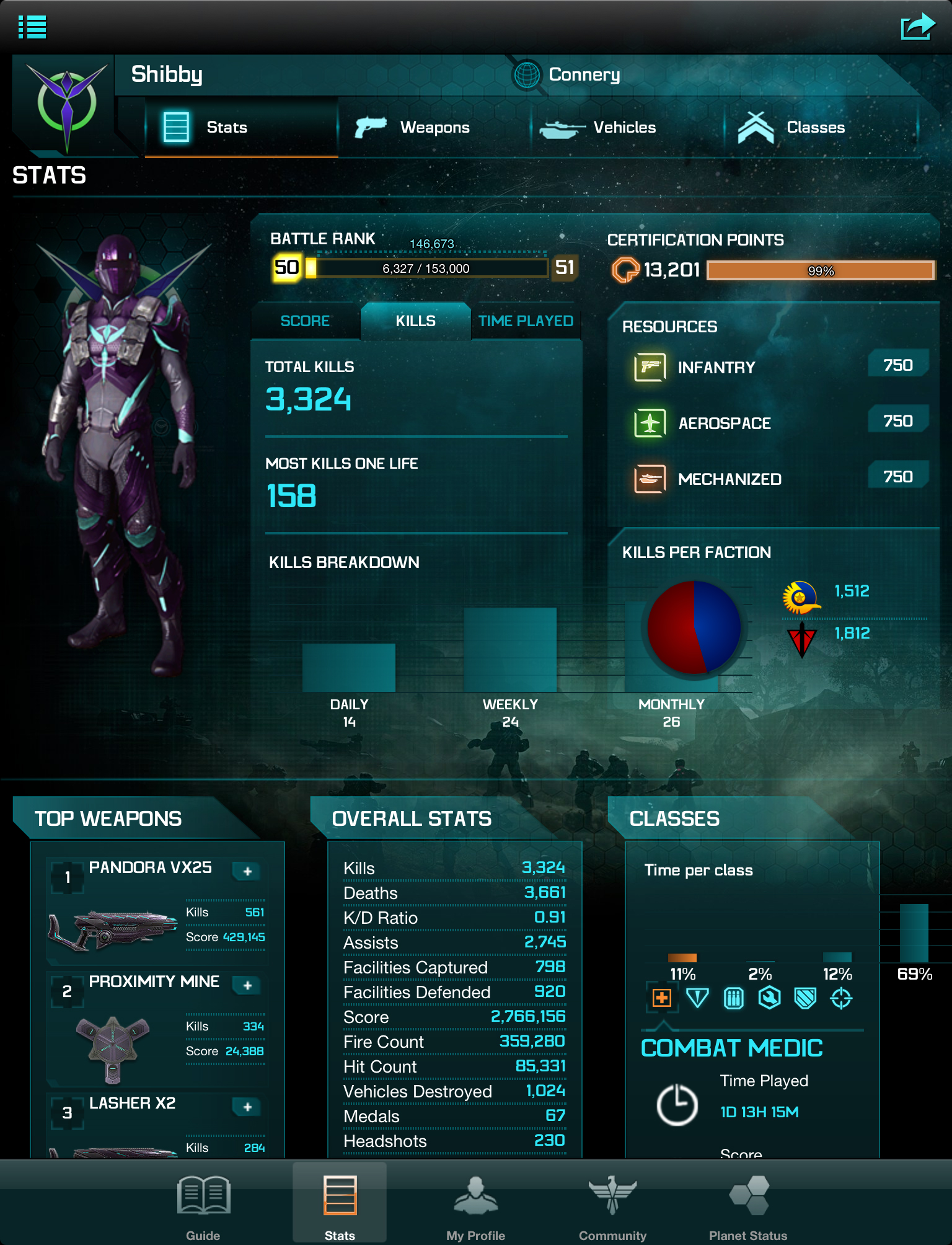Select the Kills tab
Screen dimensions: 952x1245
coord(415,321)
